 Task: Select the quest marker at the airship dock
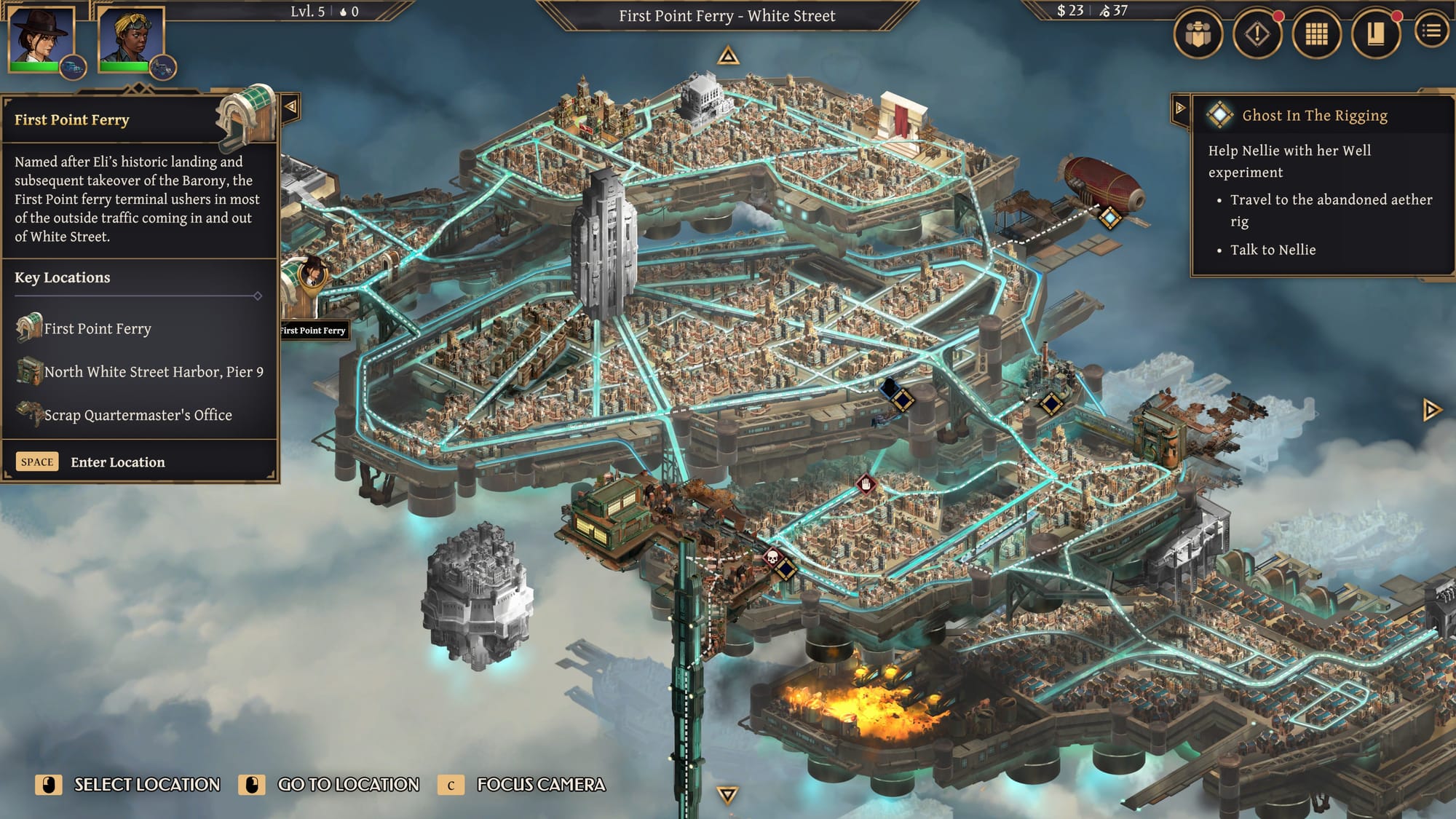1109,217
